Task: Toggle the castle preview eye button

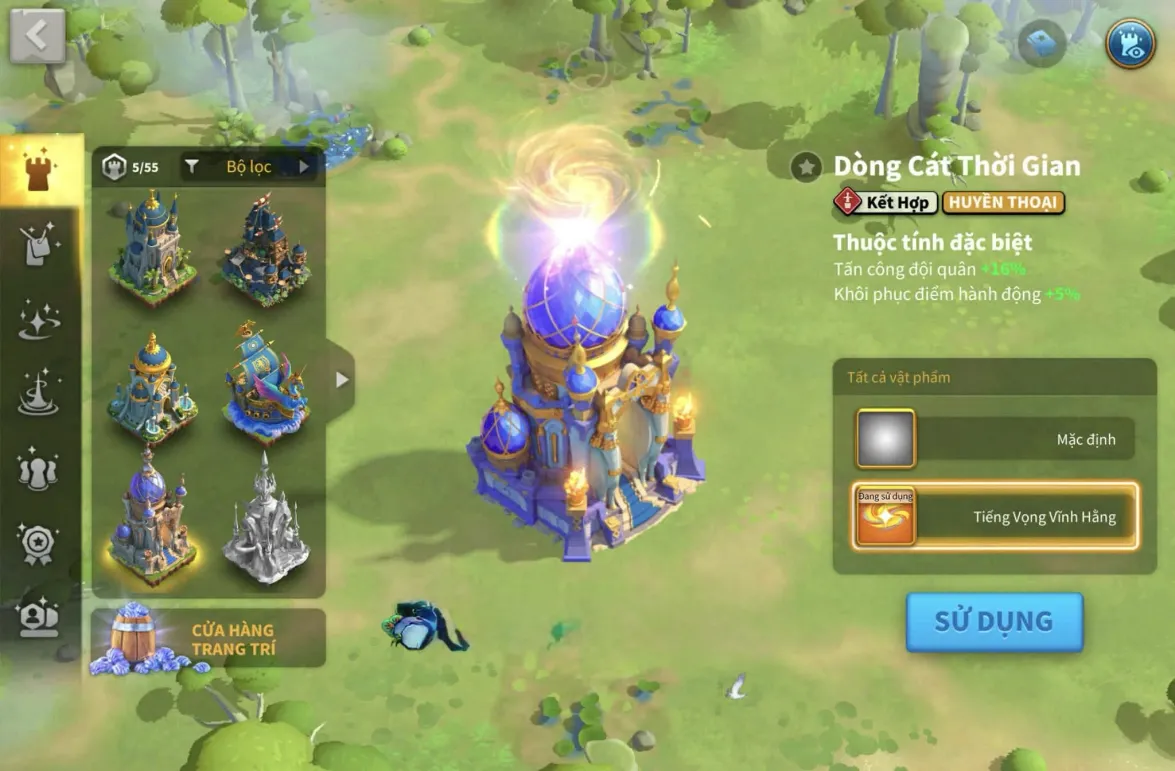Action: pos(1130,43)
